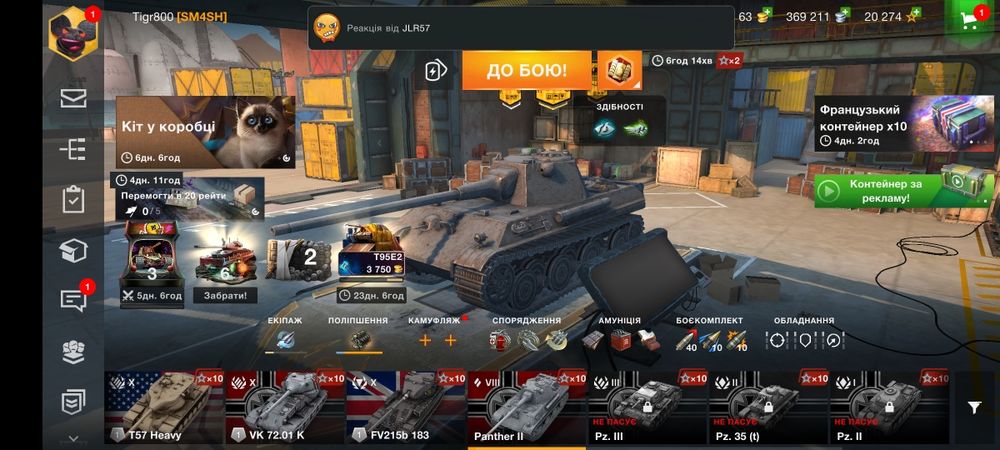Open the chat messages icon

(73, 301)
